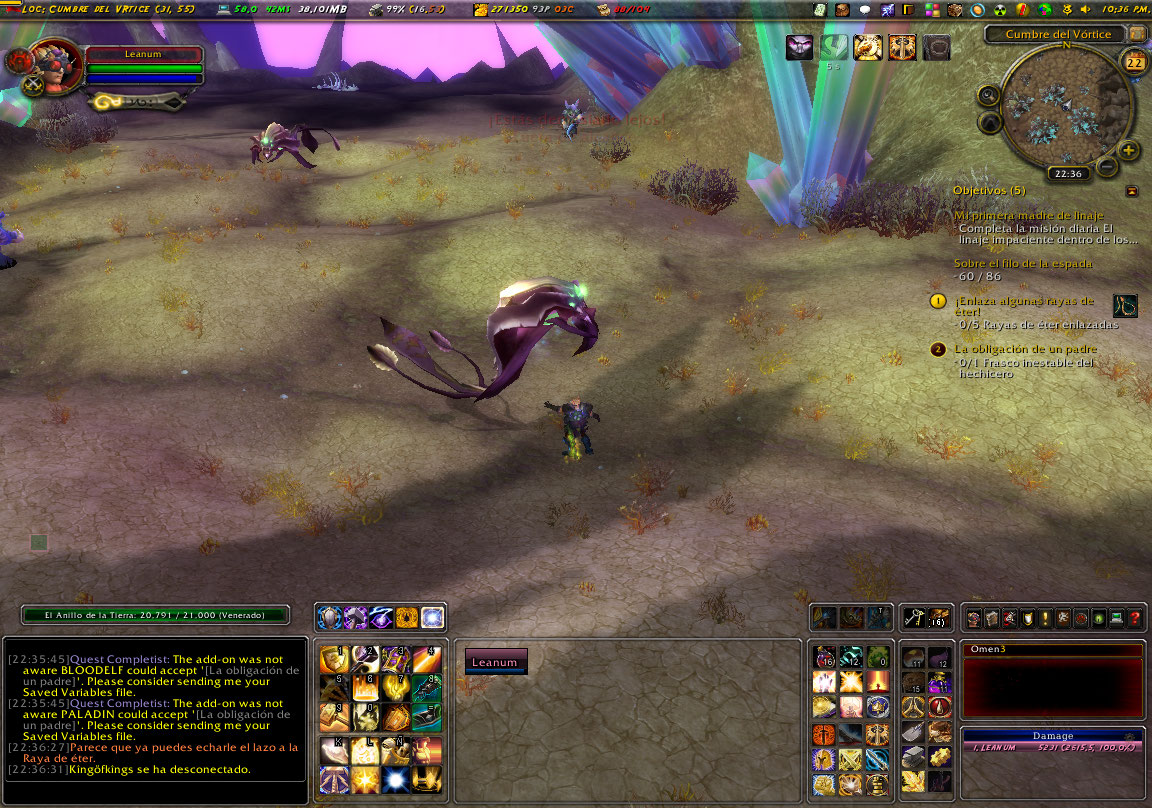Zoom out the minimap with minus button

coord(1107,166)
